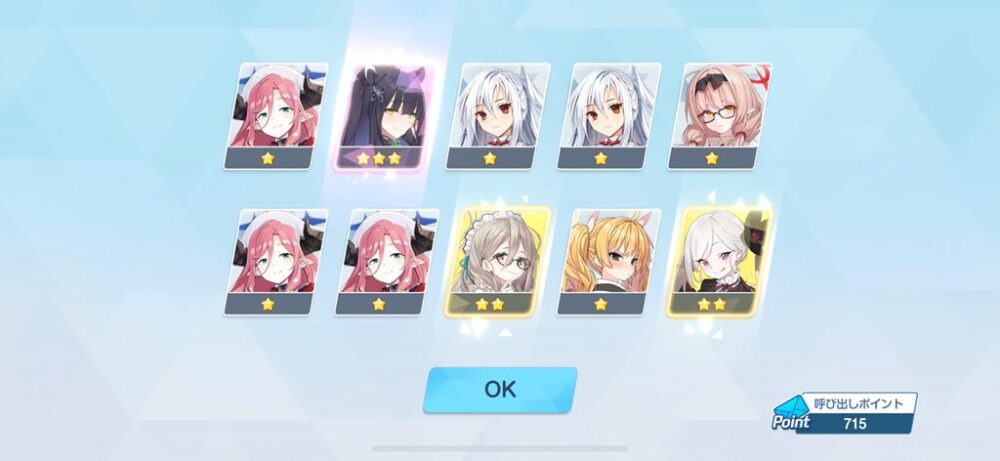1000x461 pixels.
Task: Select the blonde twin-tail student card
Action: tap(602, 262)
